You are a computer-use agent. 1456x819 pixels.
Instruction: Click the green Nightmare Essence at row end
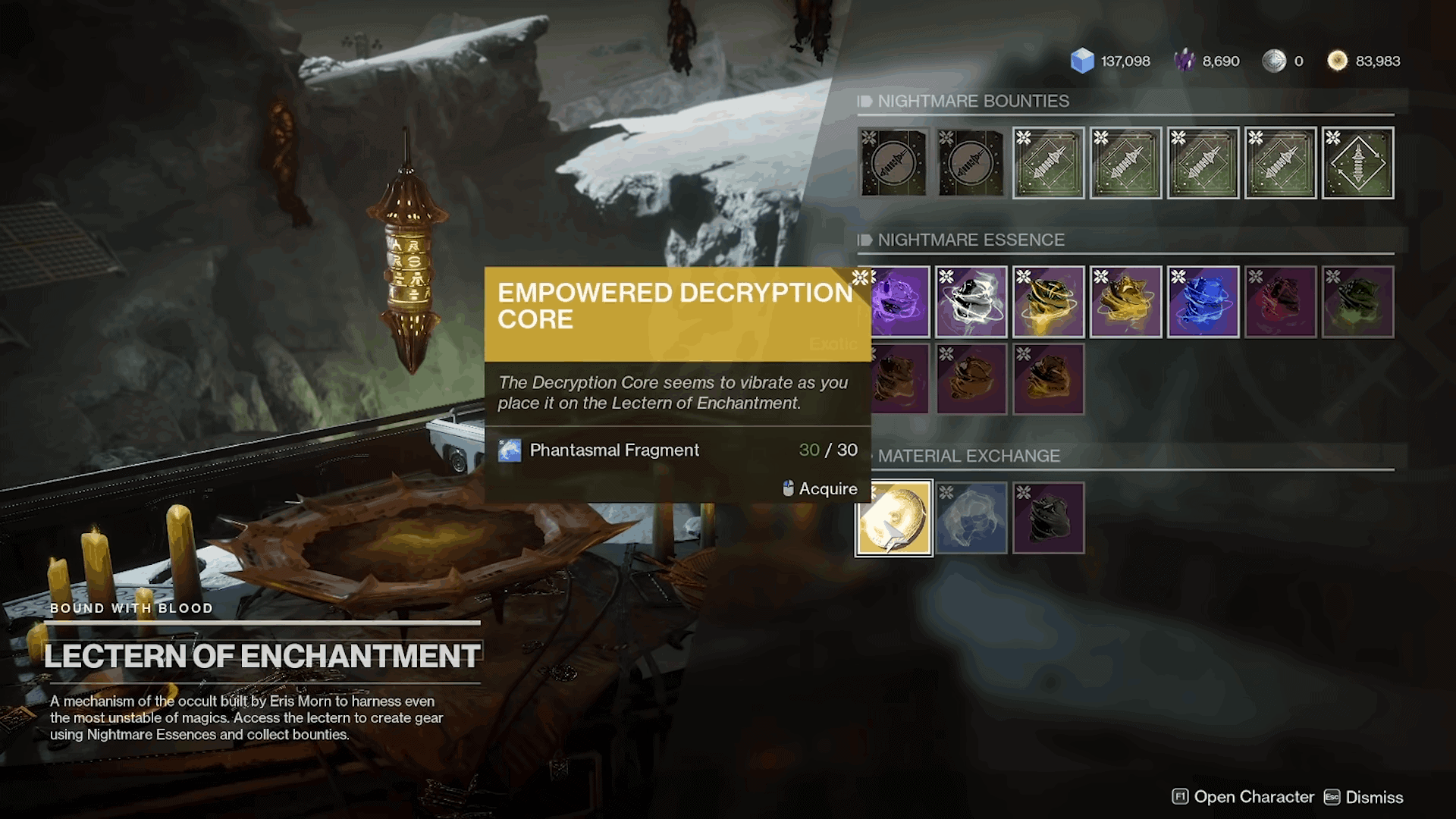click(x=1358, y=303)
